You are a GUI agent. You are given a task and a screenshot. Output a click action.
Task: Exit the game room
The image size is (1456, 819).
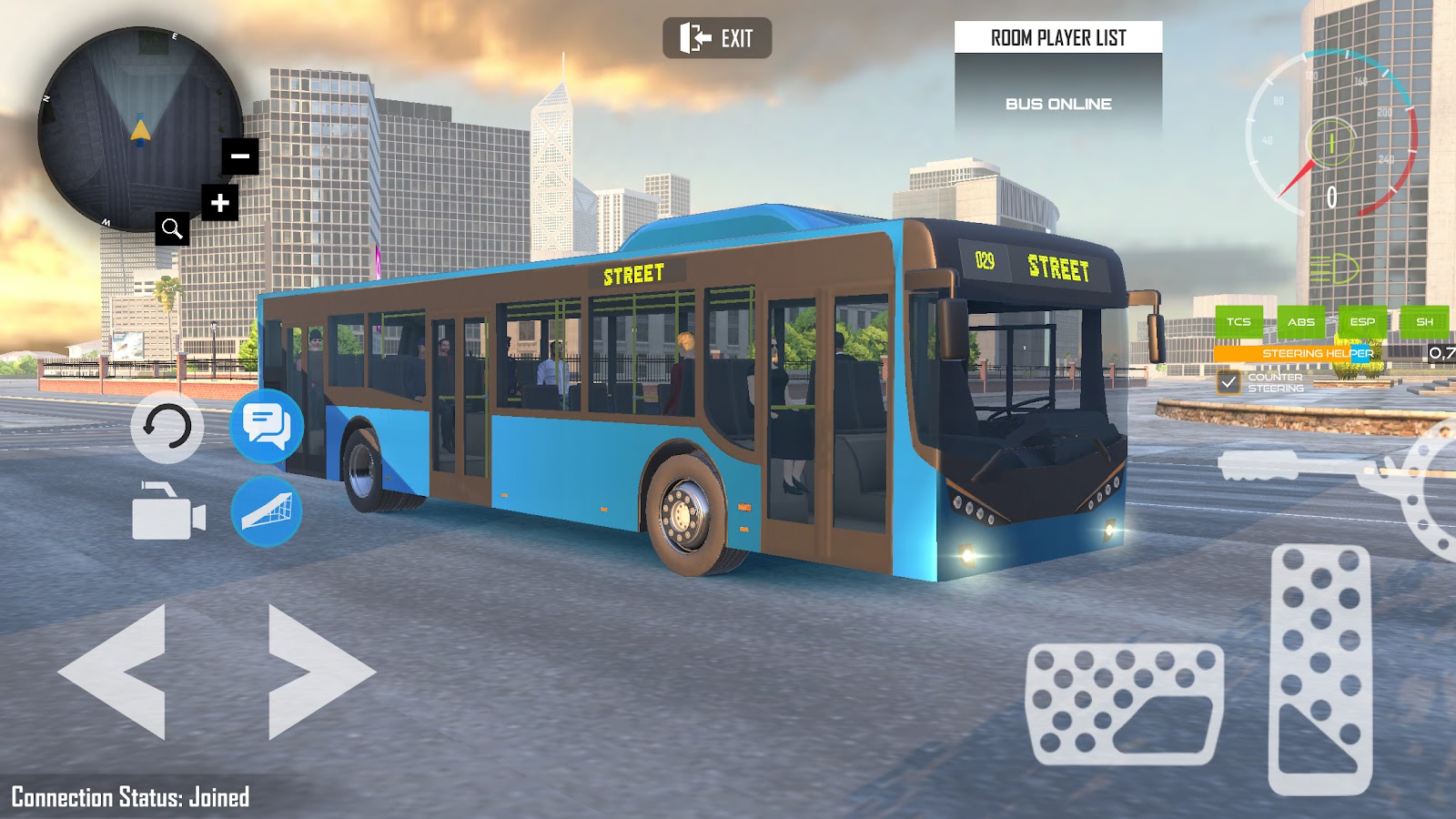tap(717, 38)
